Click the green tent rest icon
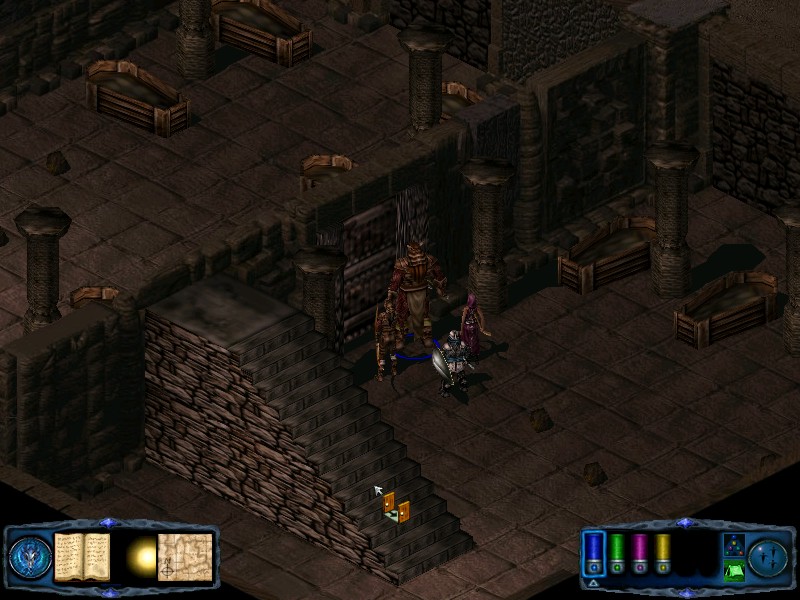Viewport: 800px width, 600px height. [x=732, y=571]
